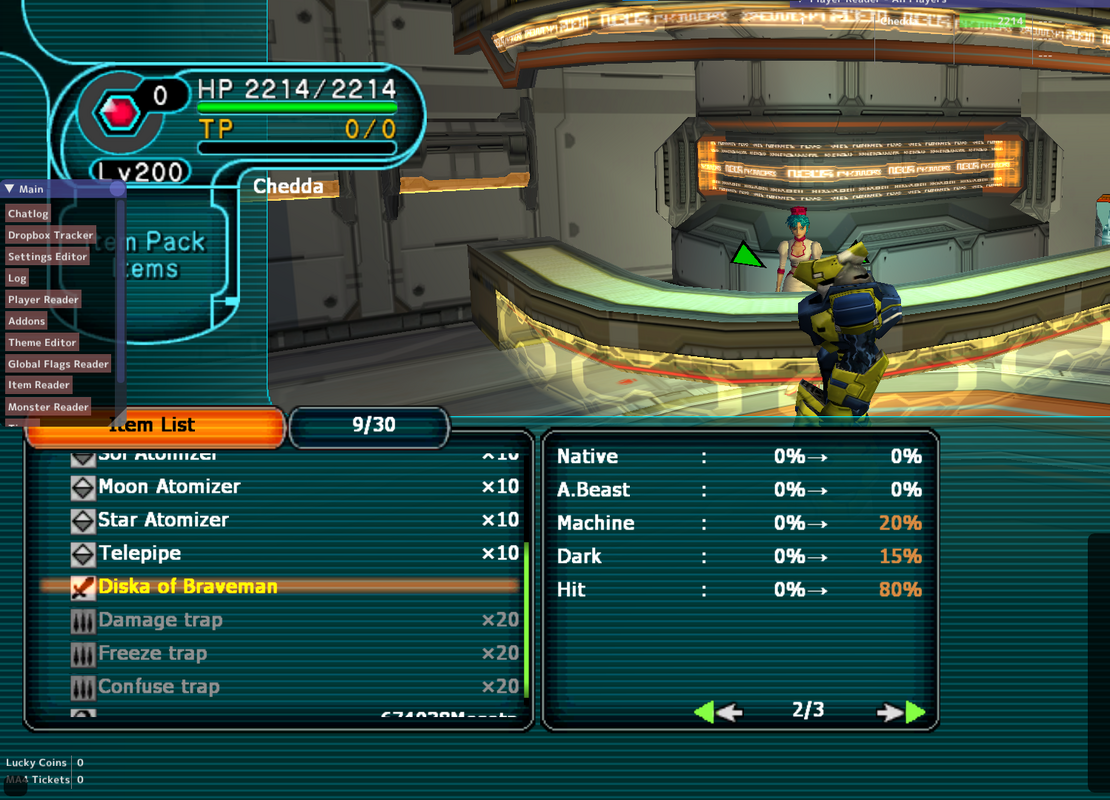Open the Monster Reader addon
Image resolution: width=1110 pixels, height=800 pixels.
pos(48,407)
